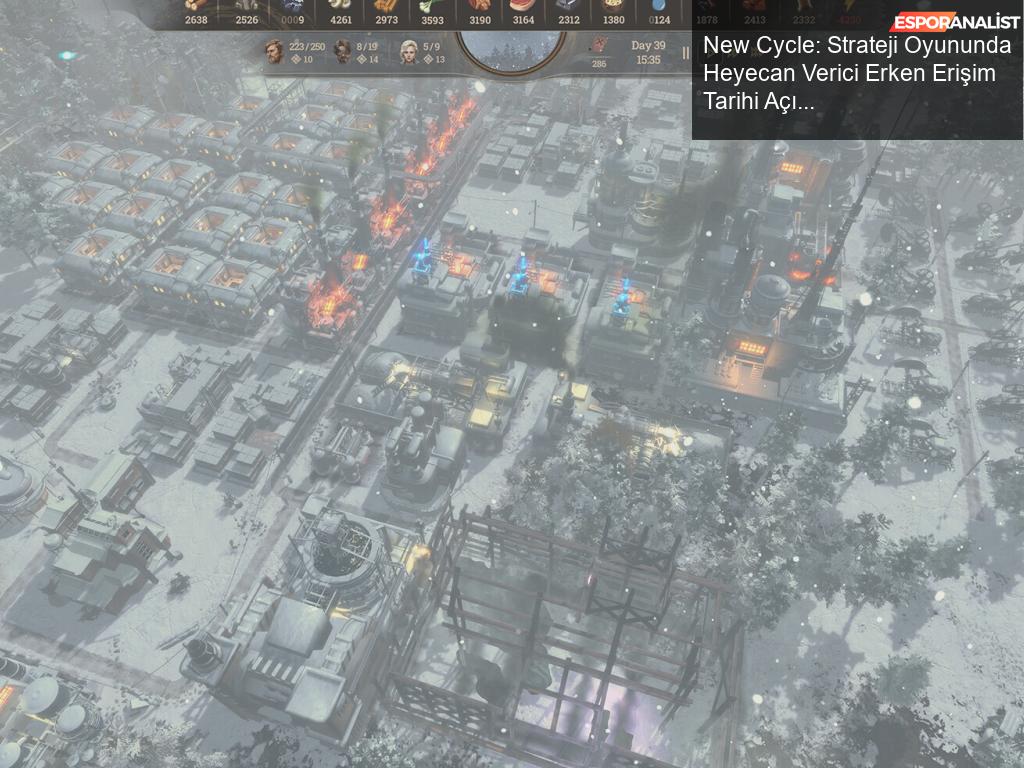Screen dimensions: 1024x768
Task: Select the raw meat resource icon
Action: 522,5
